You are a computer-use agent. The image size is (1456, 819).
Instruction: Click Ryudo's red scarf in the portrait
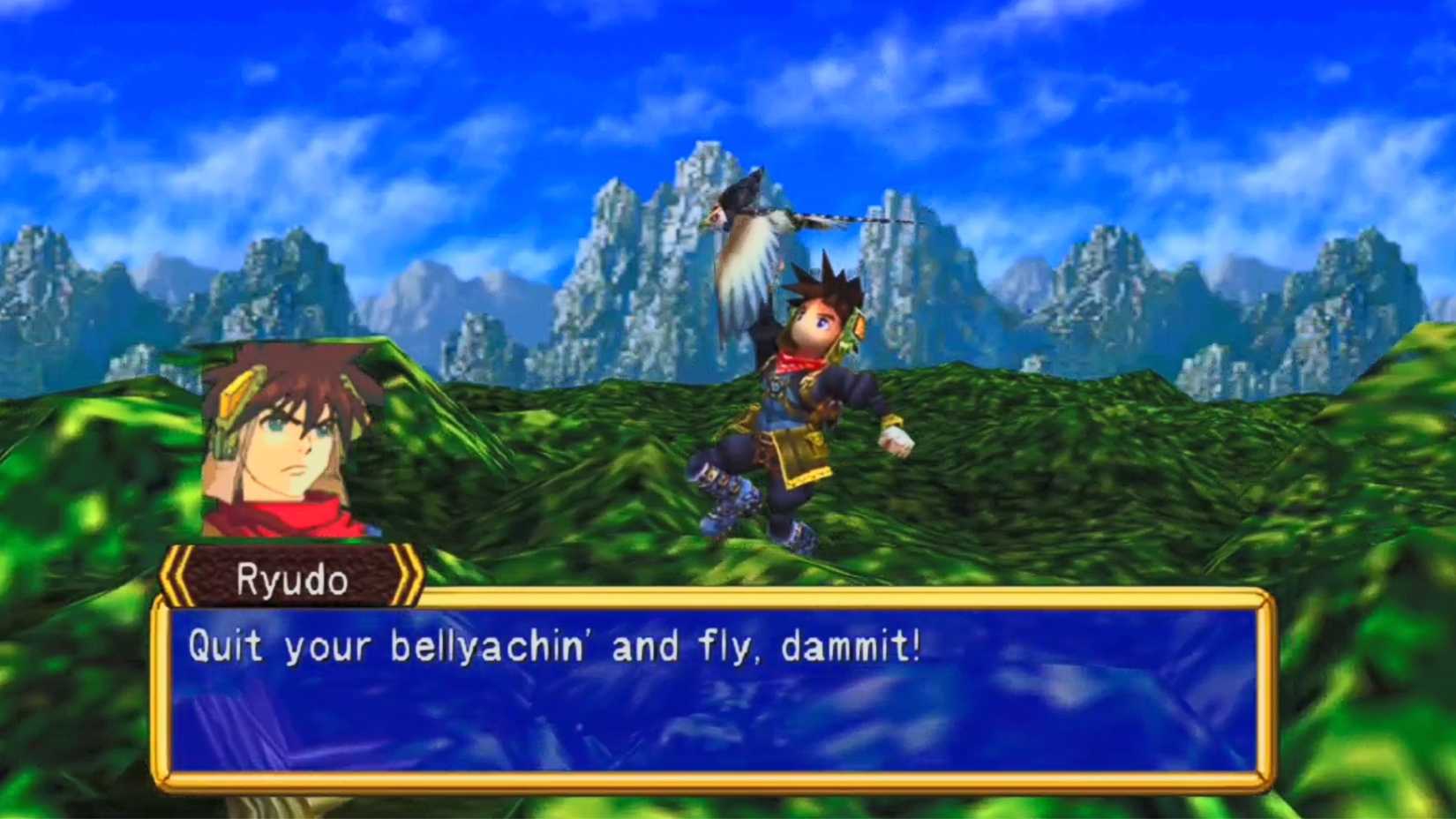click(x=282, y=516)
